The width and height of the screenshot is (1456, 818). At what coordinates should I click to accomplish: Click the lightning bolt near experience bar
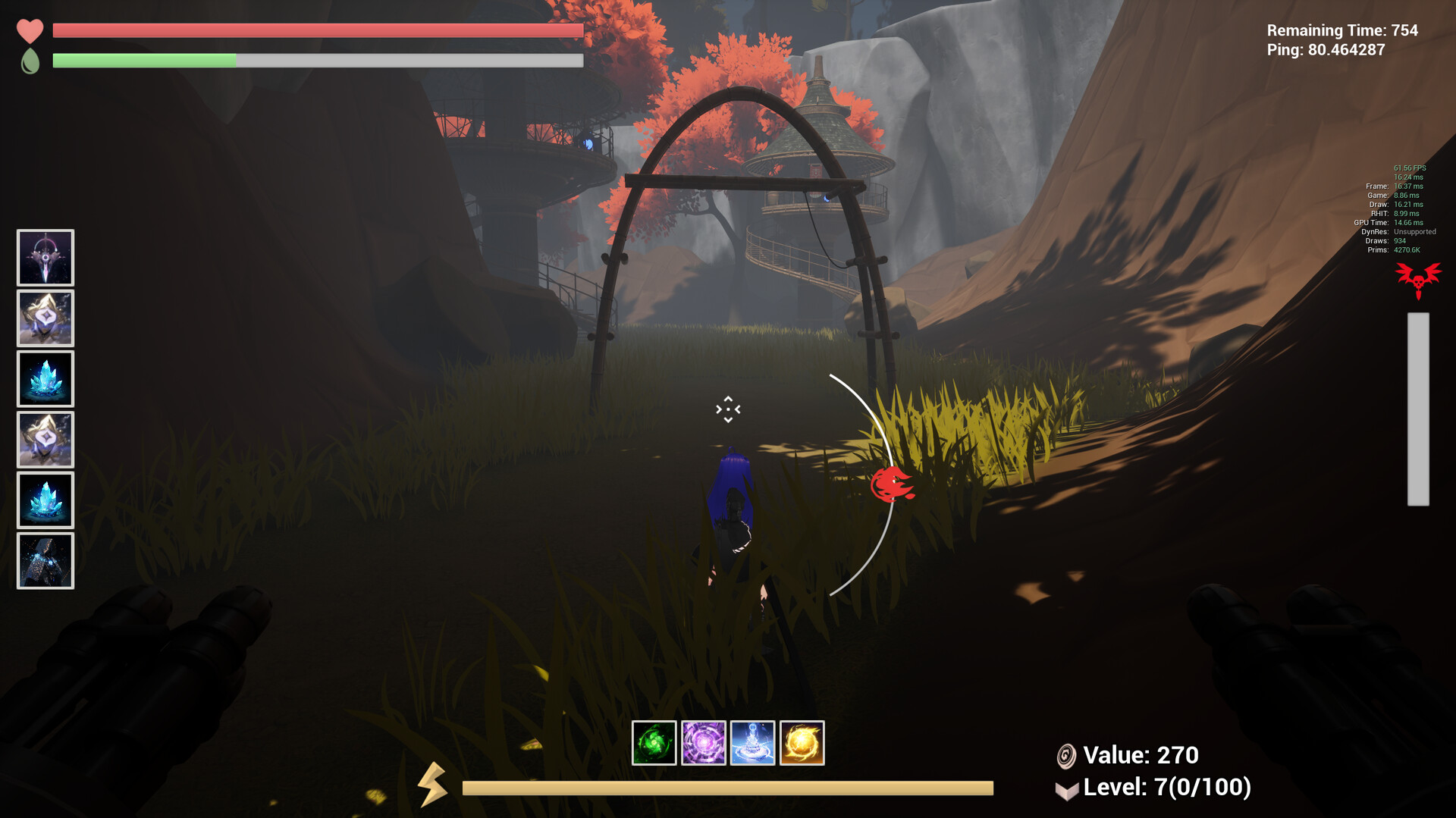[434, 787]
